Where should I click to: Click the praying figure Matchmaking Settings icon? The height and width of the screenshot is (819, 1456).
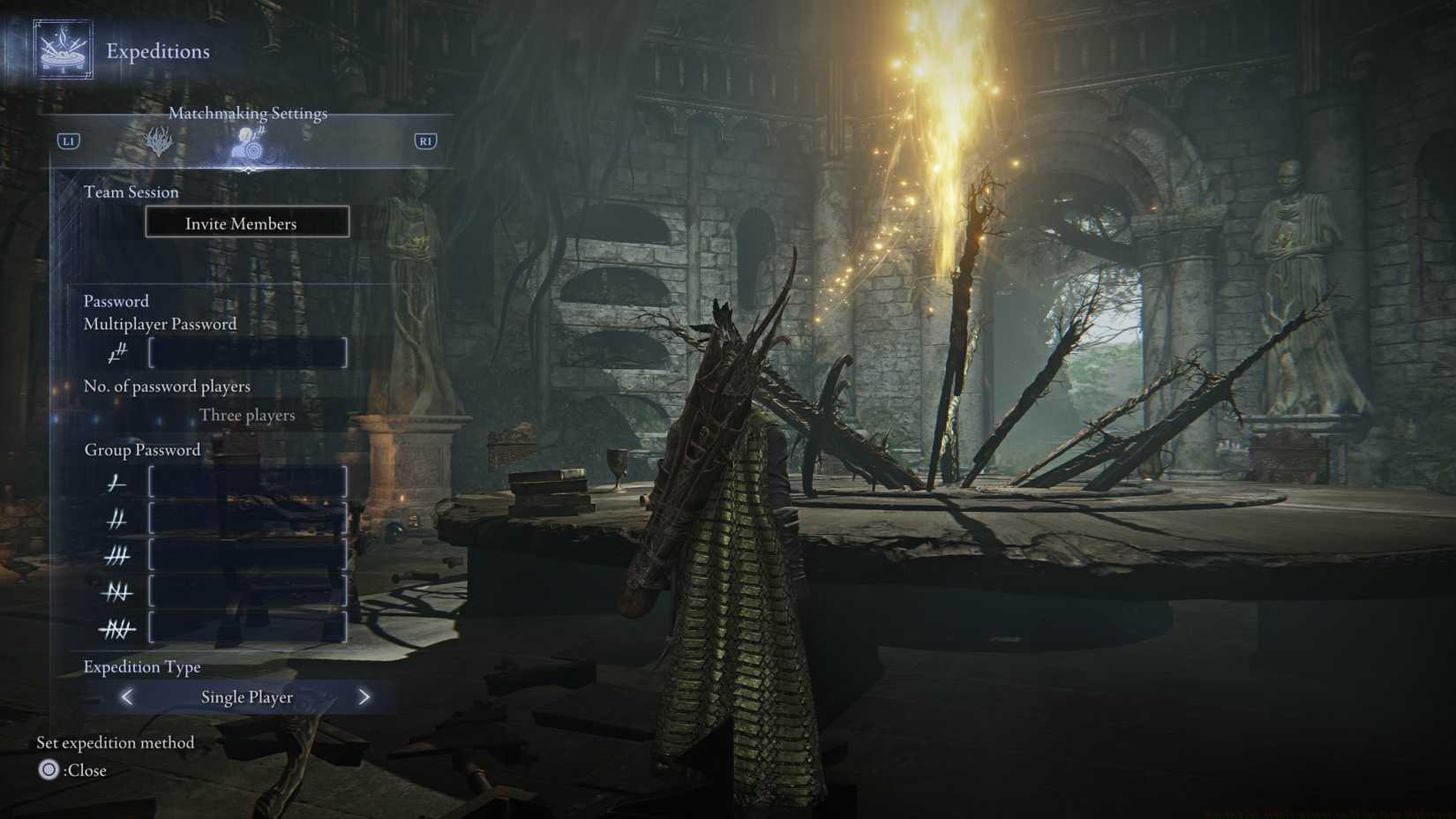[248, 147]
